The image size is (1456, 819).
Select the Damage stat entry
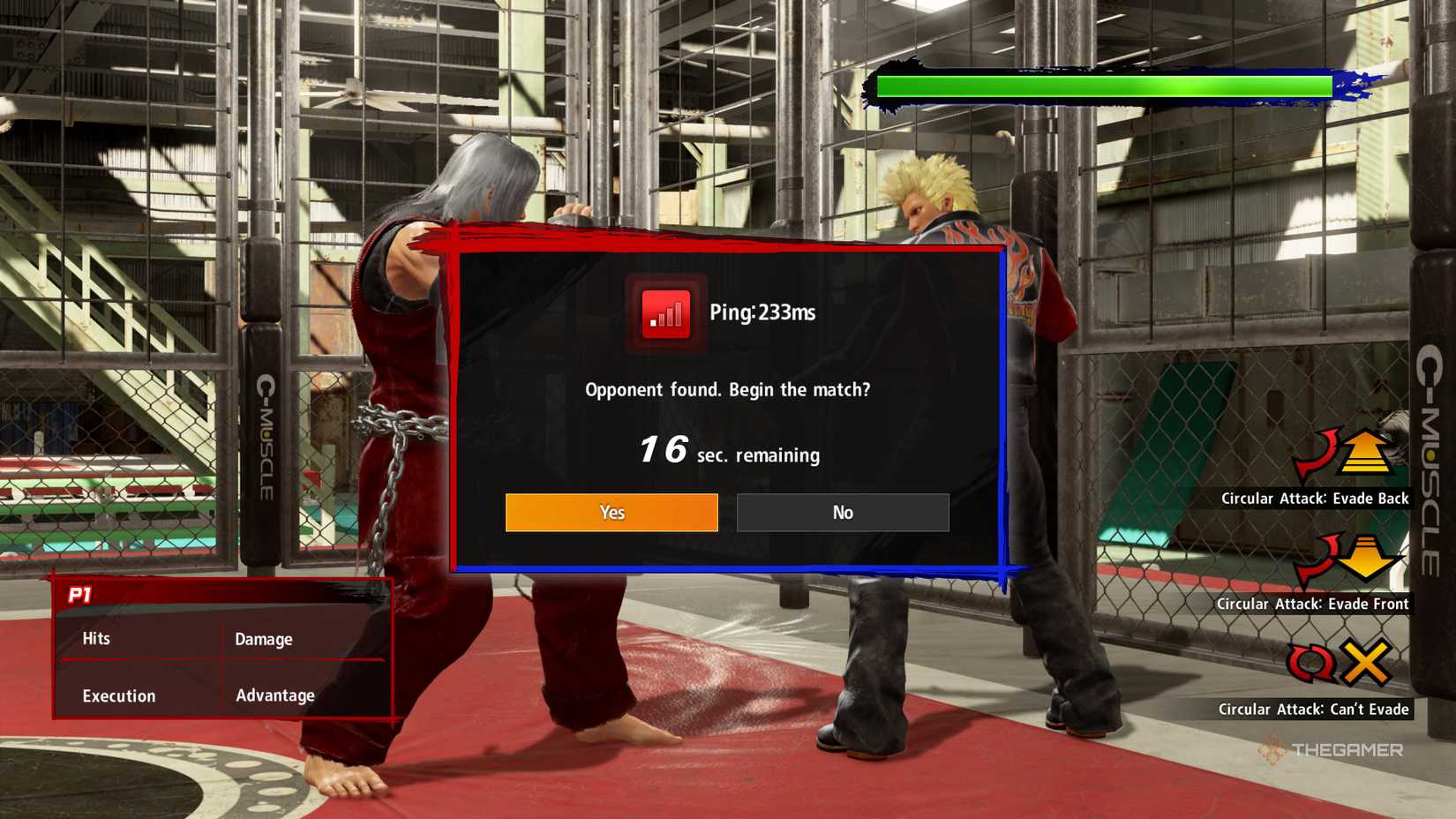click(x=263, y=638)
